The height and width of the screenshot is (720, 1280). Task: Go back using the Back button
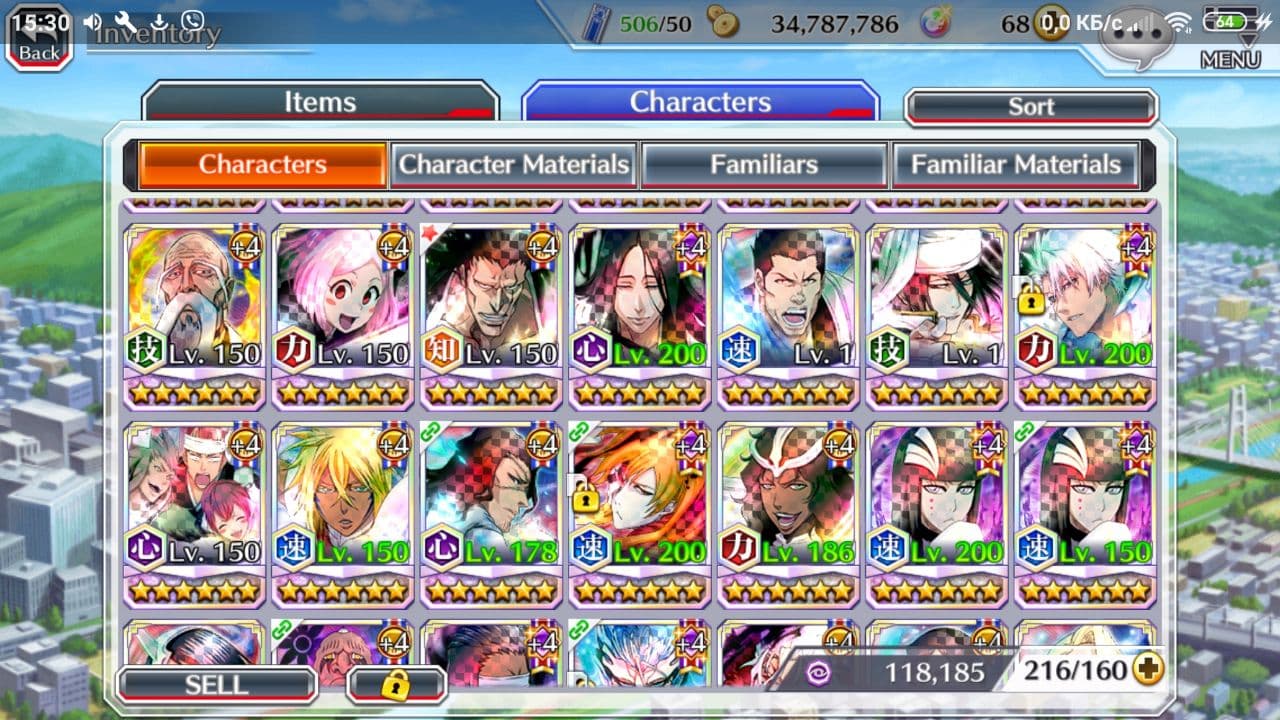[x=39, y=42]
